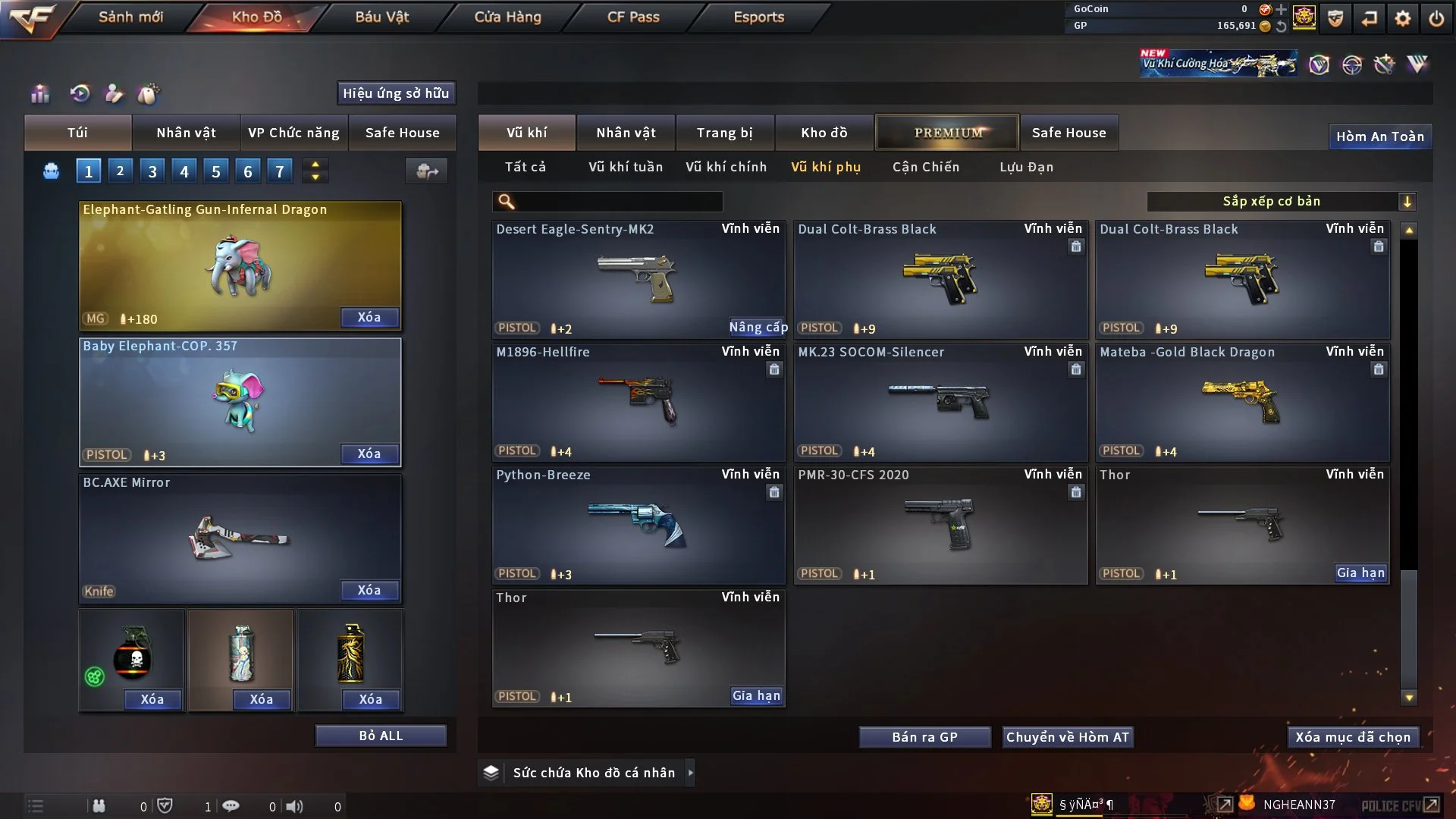Screen dimensions: 1456x819
Task: Filter by Cận Chiến melee weapons
Action: [925, 167]
